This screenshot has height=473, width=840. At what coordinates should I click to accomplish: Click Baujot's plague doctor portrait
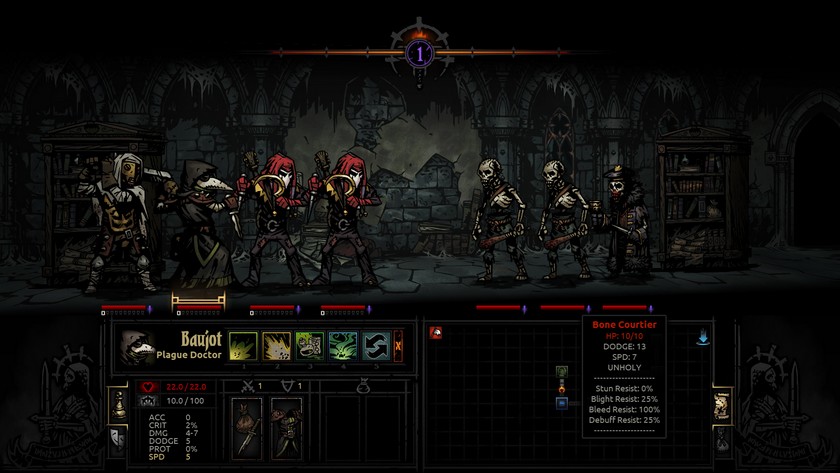135,346
